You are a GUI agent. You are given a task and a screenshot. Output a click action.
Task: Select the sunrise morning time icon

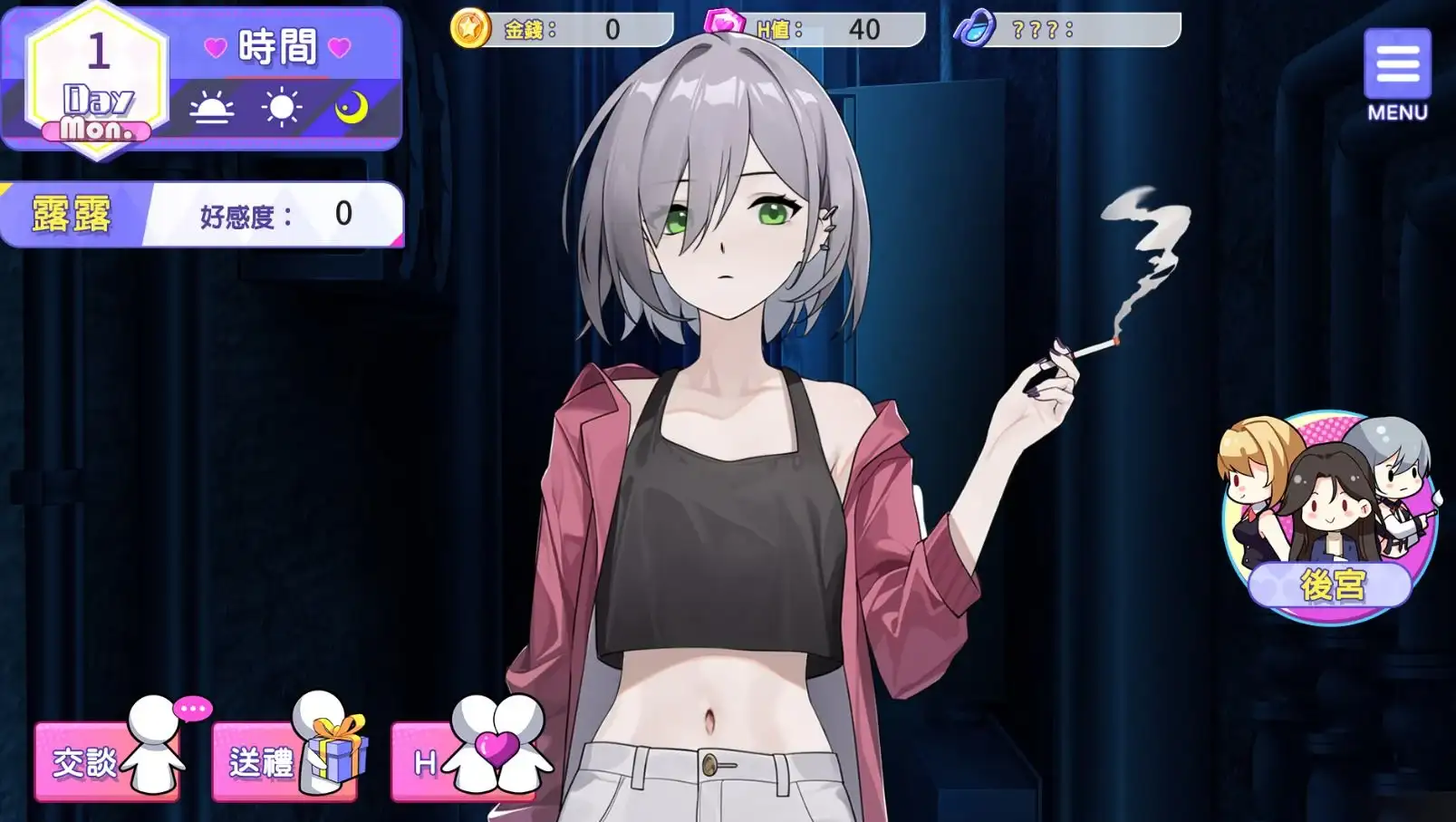[211, 110]
